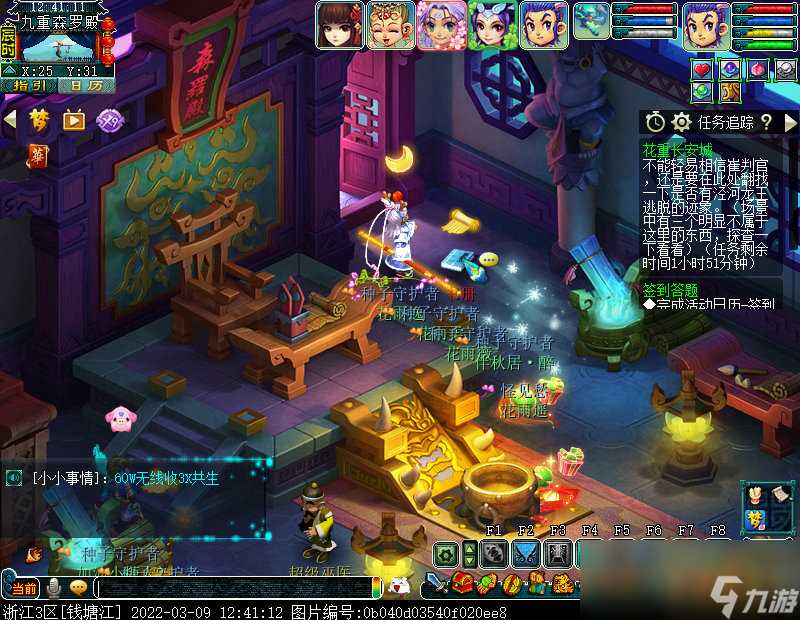Open the task tracker help question mark
This screenshot has width=800, height=620.
(x=766, y=122)
